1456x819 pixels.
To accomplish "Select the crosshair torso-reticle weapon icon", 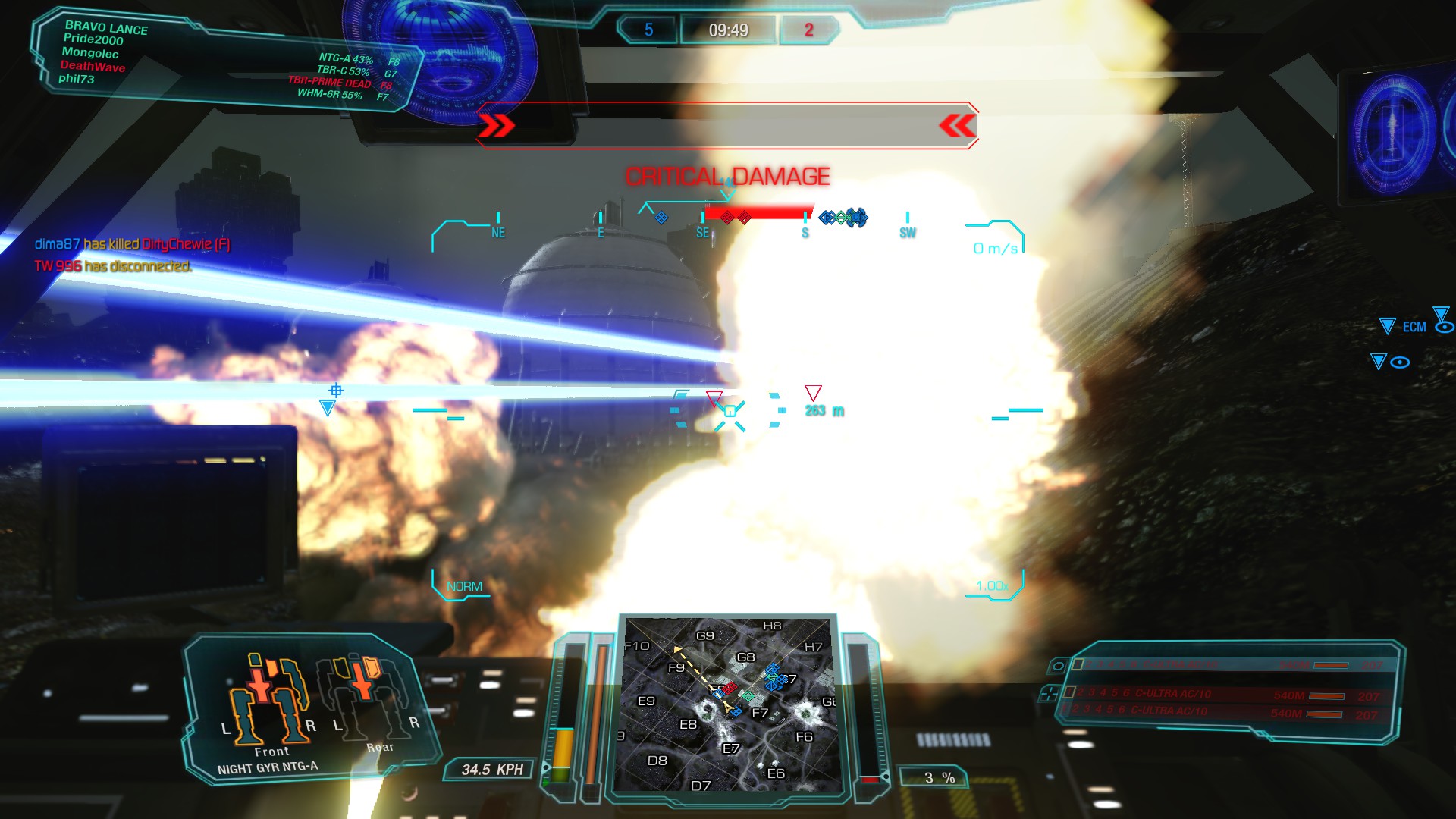I will point(1050,693).
